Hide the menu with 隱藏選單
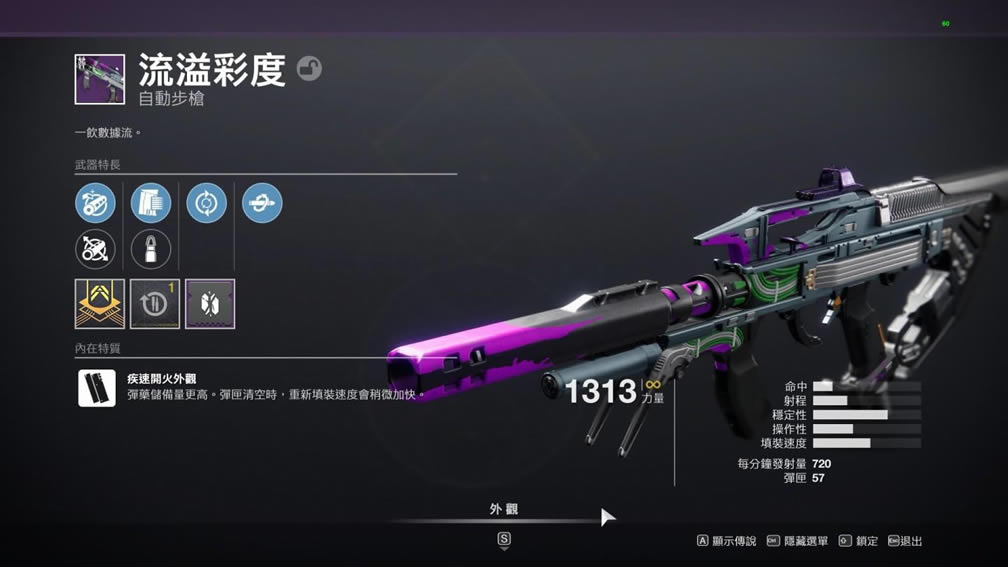 click(x=798, y=541)
